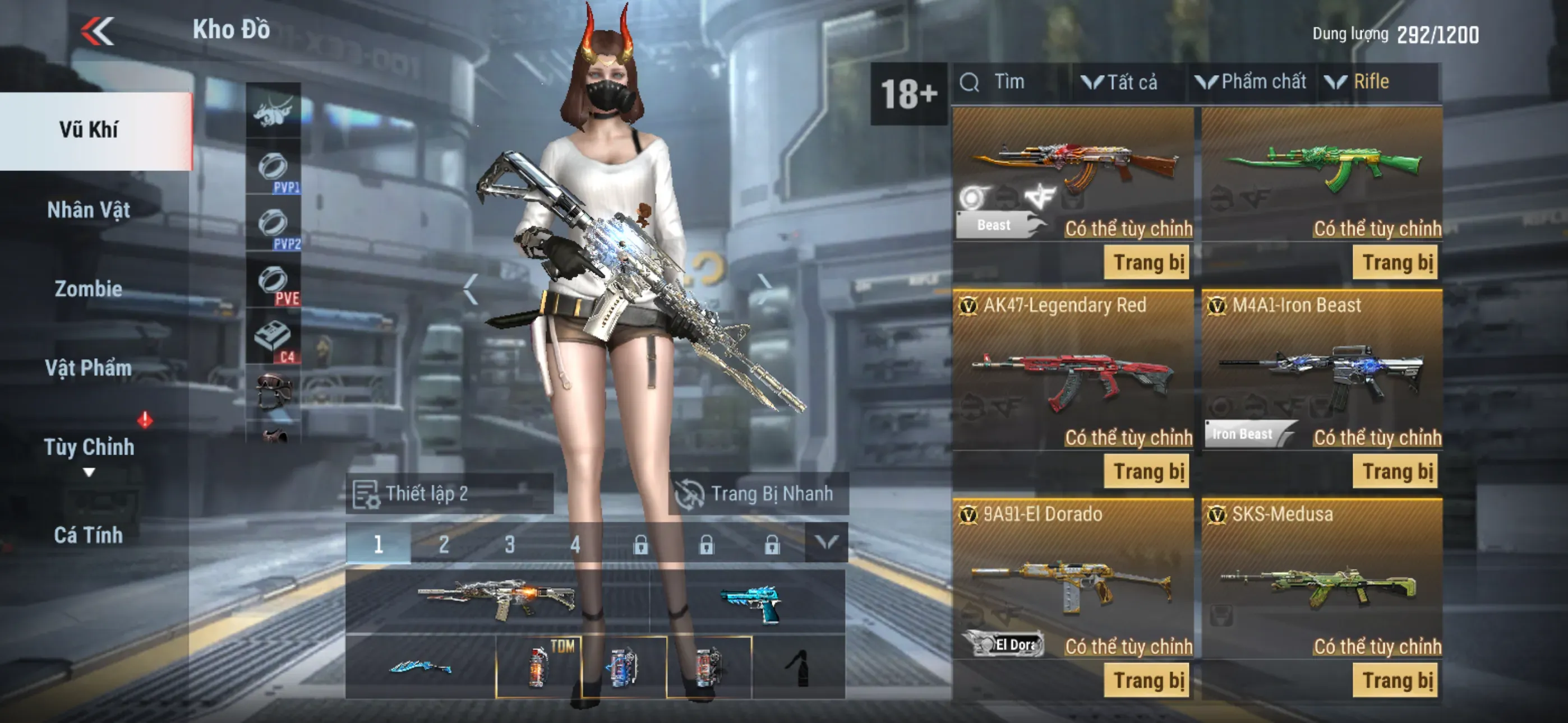1568x723 pixels.
Task: Open the Phẩm chất quality dropdown
Action: pos(1252,82)
